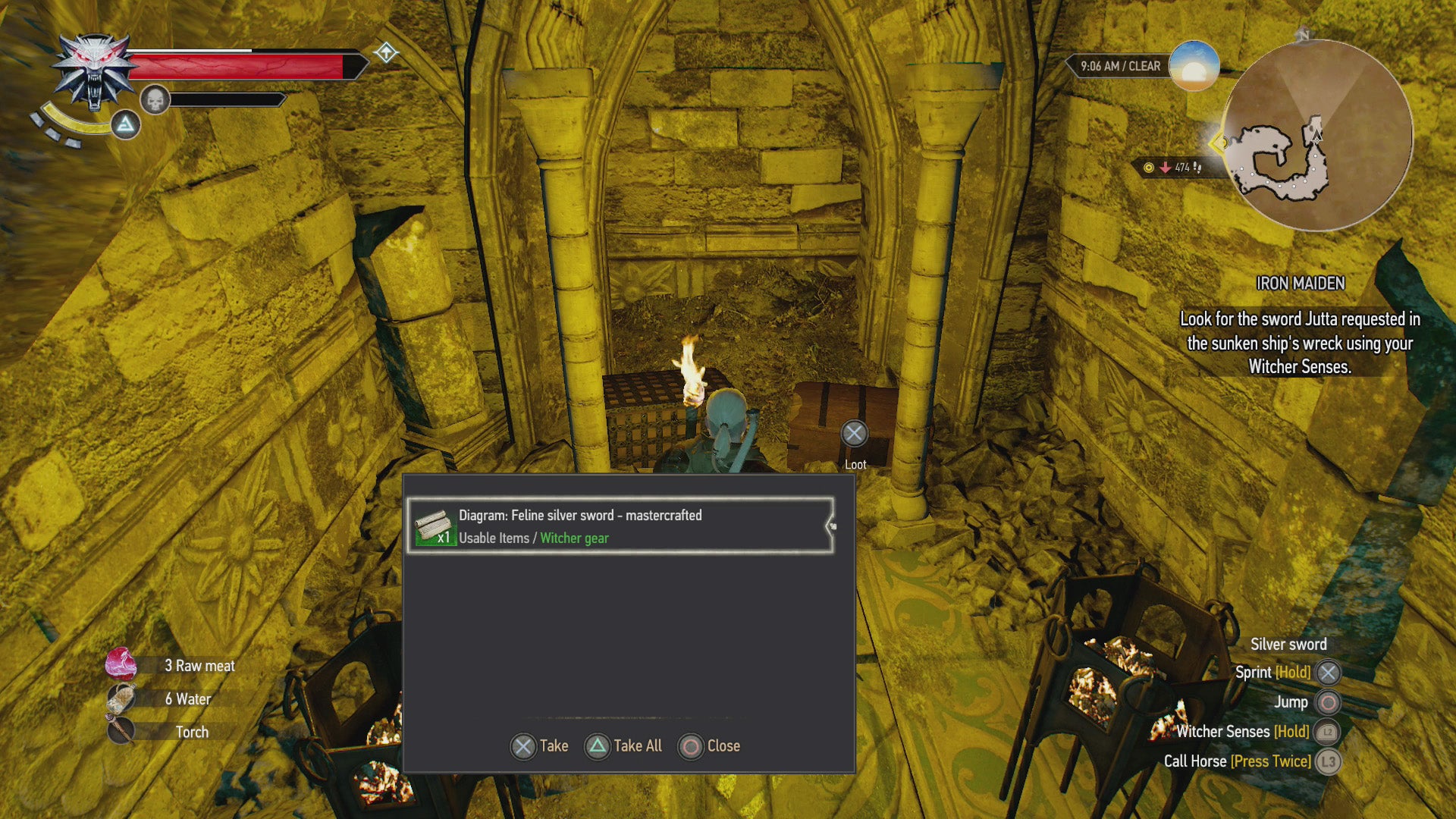
Task: Open the circular minimap
Action: [x=1317, y=136]
